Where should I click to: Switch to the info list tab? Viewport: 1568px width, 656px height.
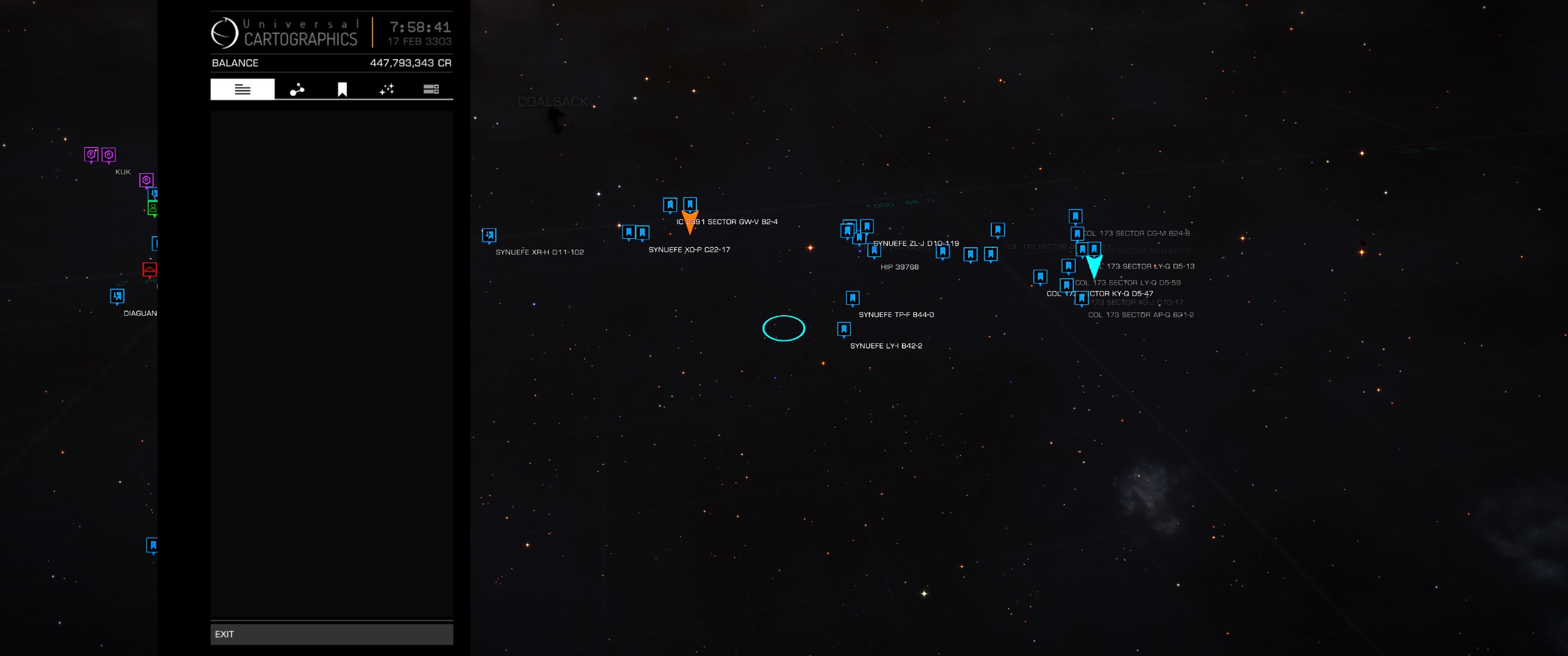pos(242,89)
